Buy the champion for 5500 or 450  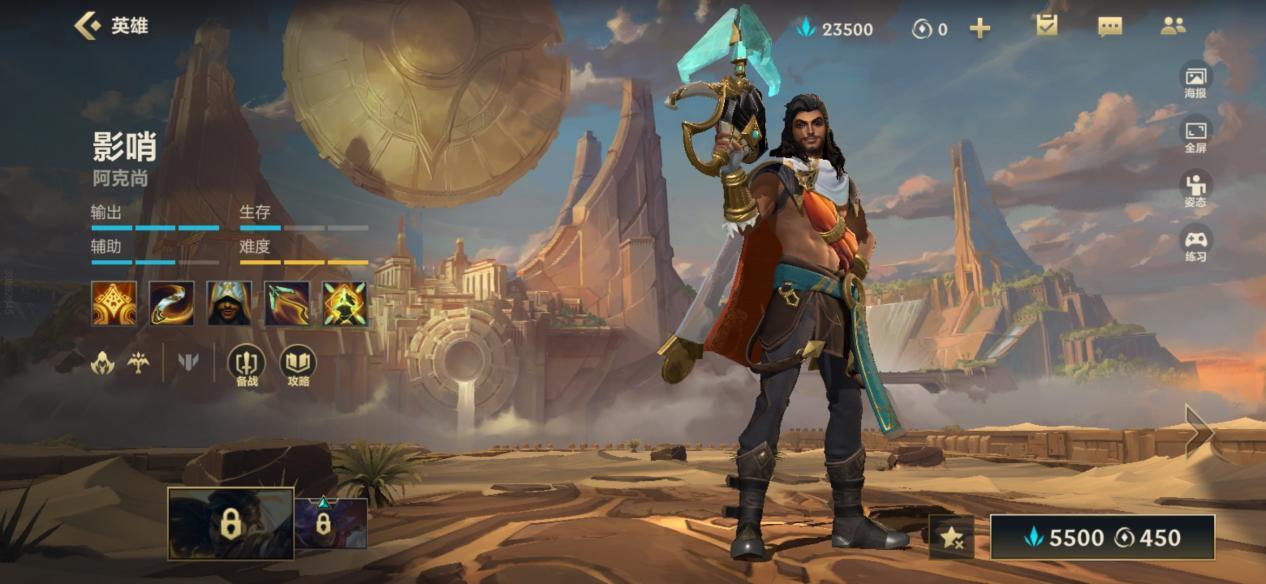click(1102, 538)
